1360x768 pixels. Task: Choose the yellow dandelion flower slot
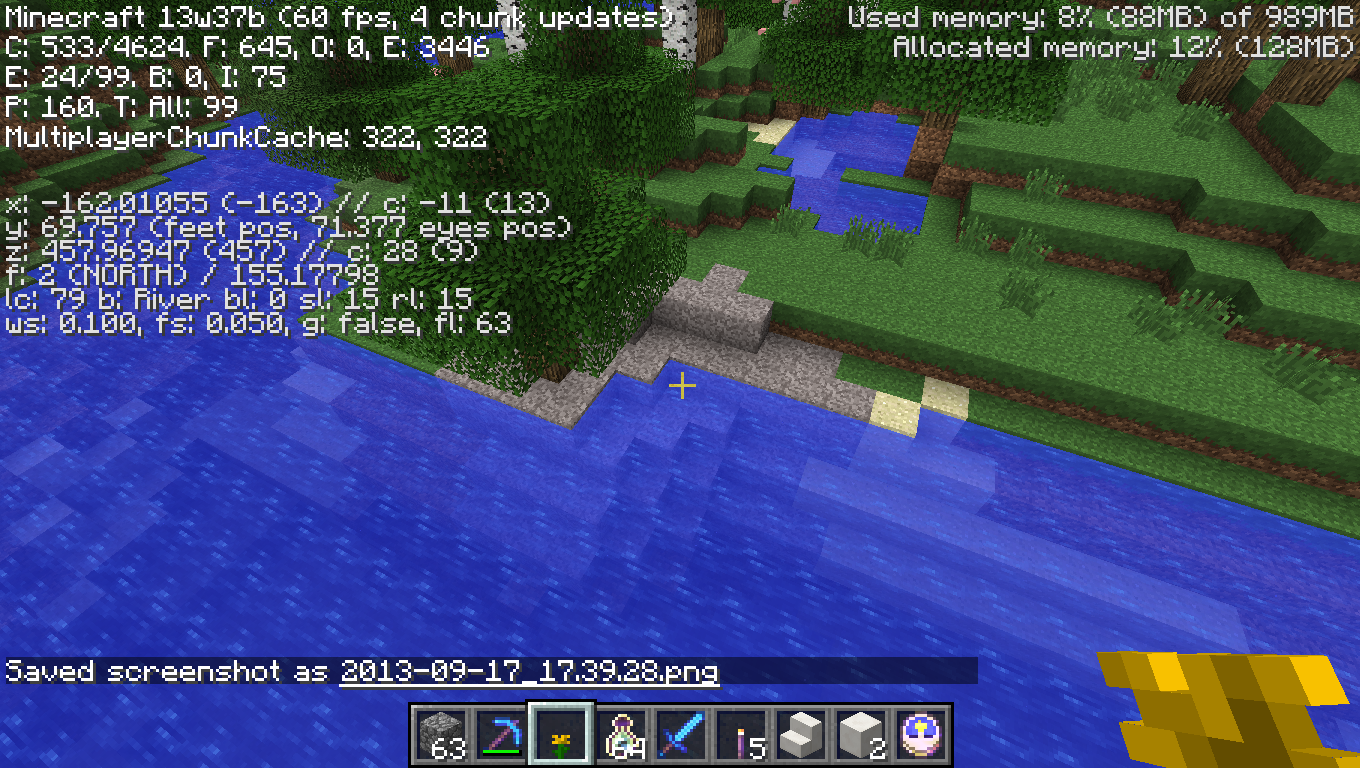pos(561,735)
